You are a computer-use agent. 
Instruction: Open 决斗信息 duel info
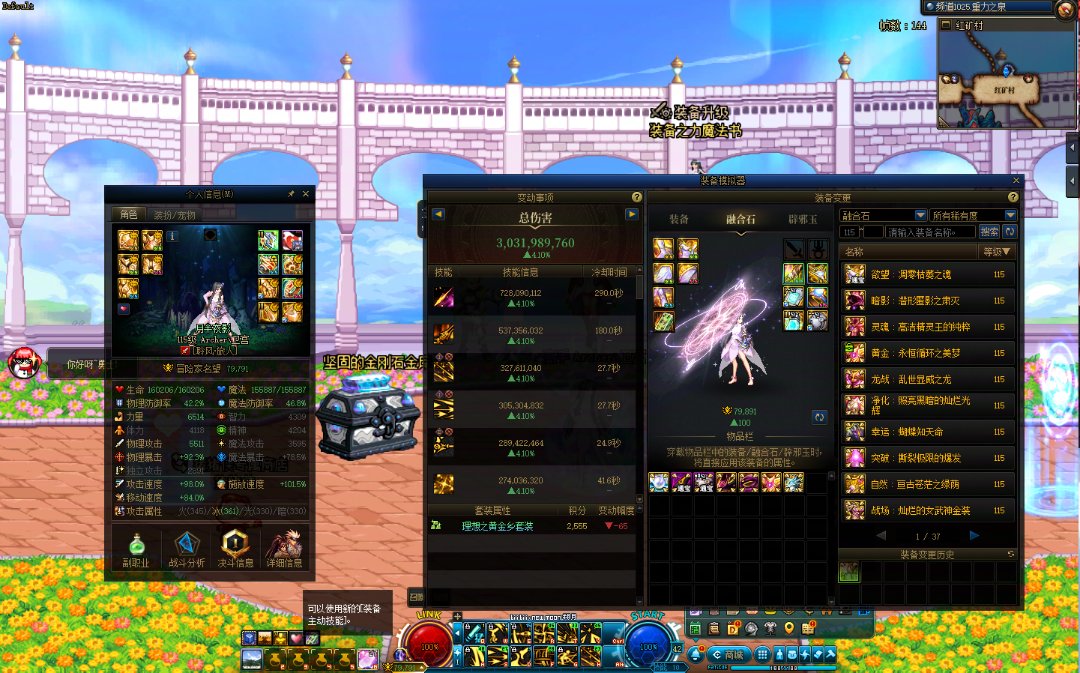point(234,548)
